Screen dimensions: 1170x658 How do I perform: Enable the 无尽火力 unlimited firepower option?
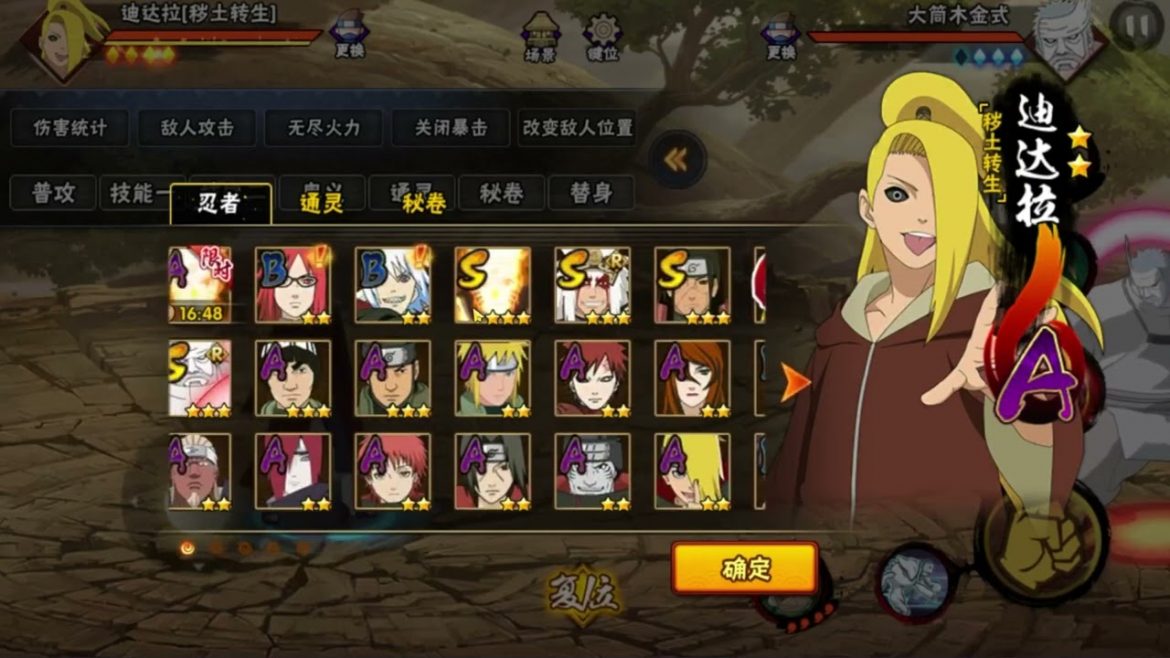coord(323,128)
